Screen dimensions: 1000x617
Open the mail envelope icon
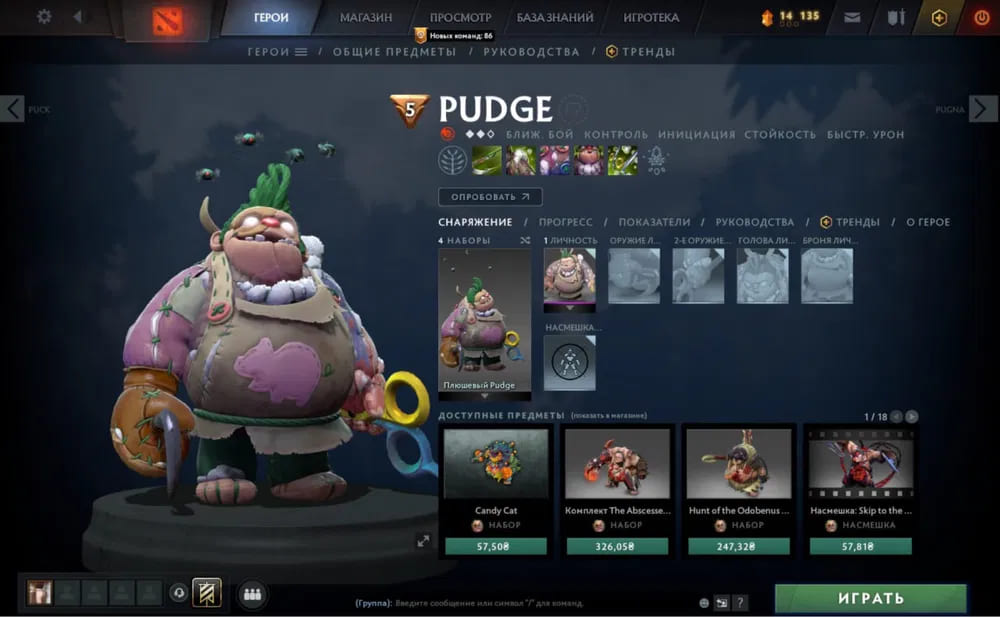point(852,17)
